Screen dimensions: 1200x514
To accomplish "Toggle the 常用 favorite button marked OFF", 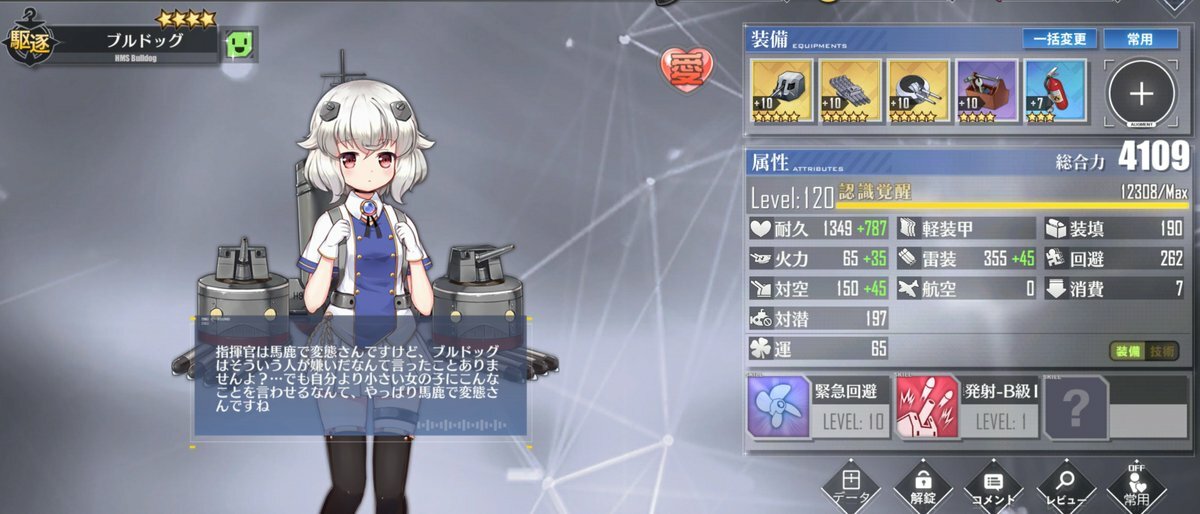I will (1137, 490).
